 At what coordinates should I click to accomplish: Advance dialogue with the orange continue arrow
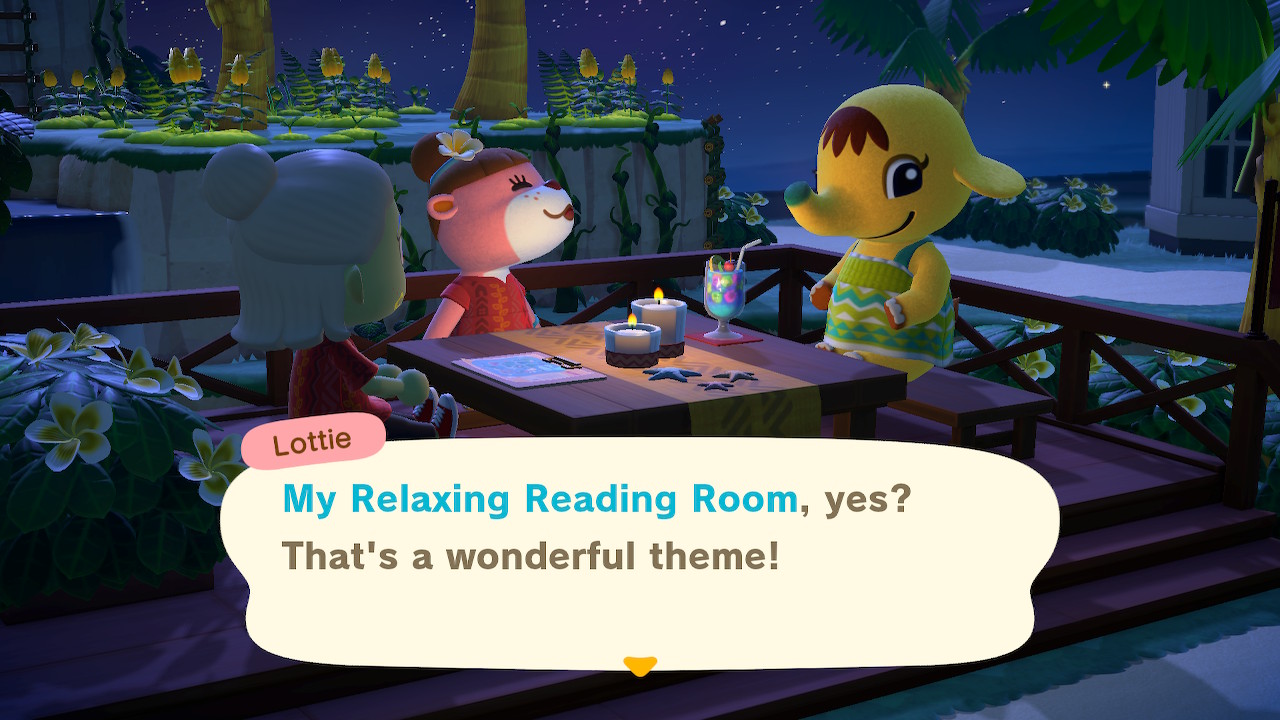click(x=640, y=665)
